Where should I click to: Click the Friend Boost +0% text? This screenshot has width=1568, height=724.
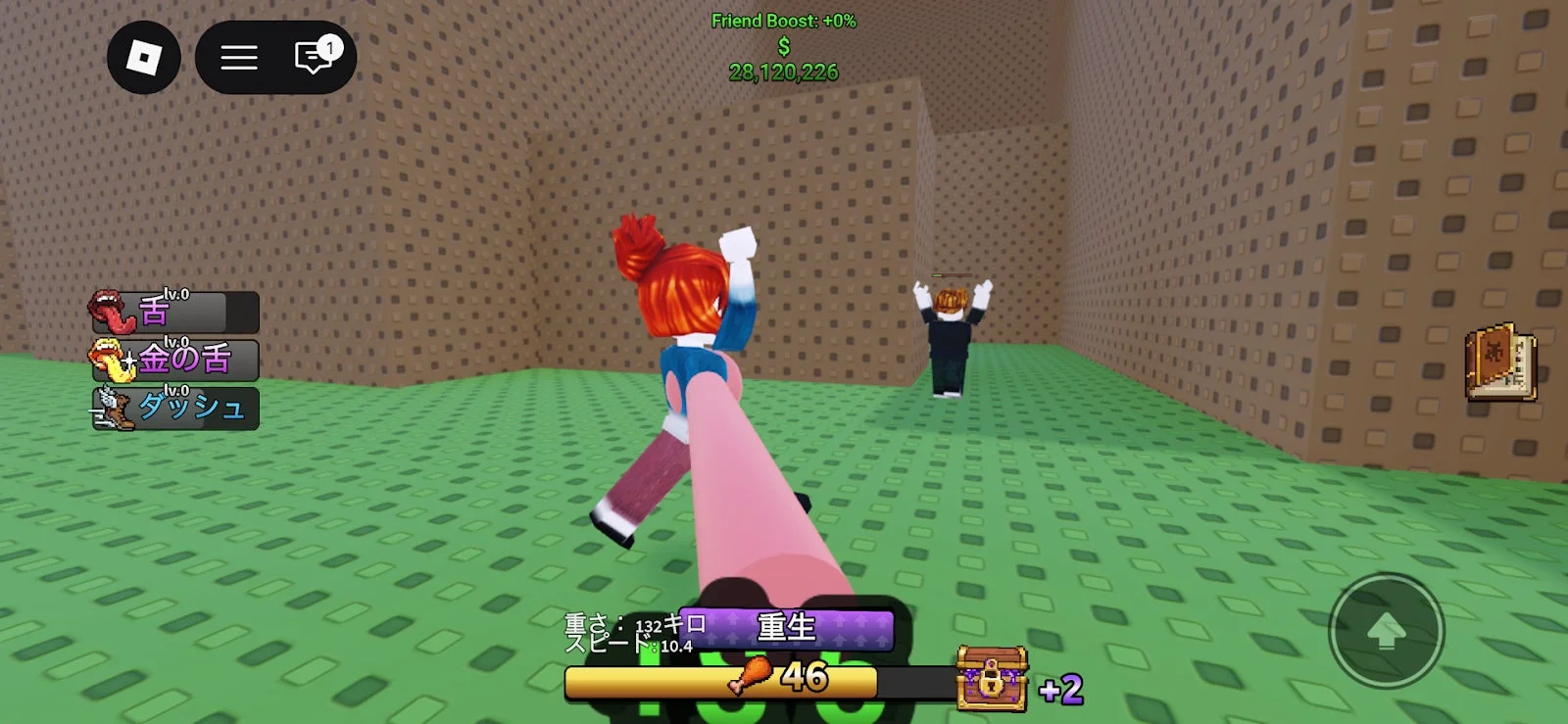click(x=784, y=22)
